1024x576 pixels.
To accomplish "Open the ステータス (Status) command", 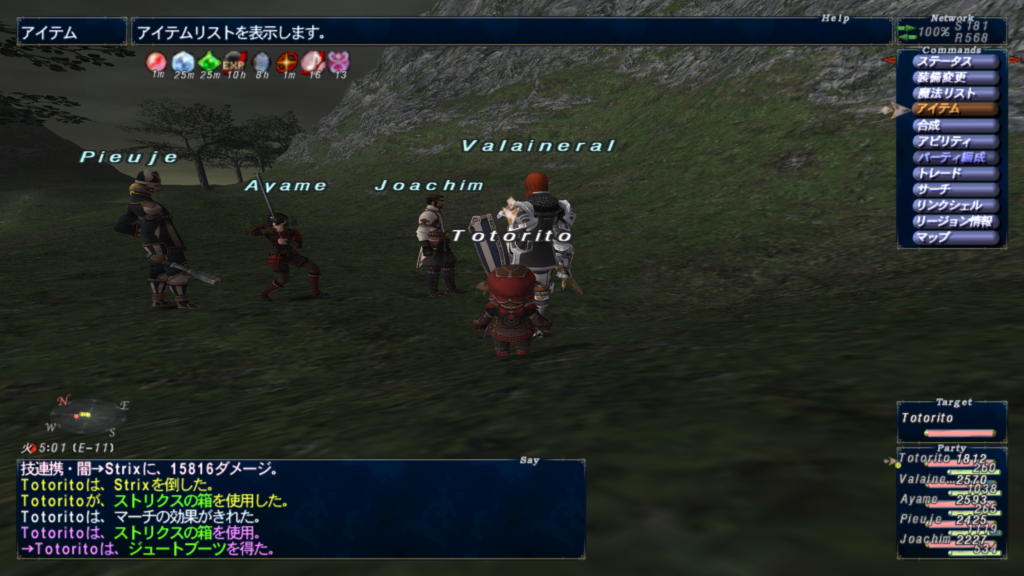I will click(x=954, y=61).
